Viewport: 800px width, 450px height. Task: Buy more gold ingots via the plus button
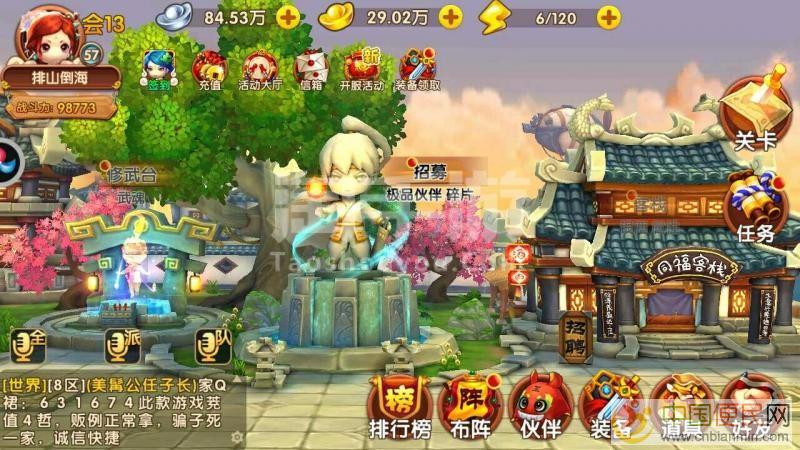click(450, 16)
